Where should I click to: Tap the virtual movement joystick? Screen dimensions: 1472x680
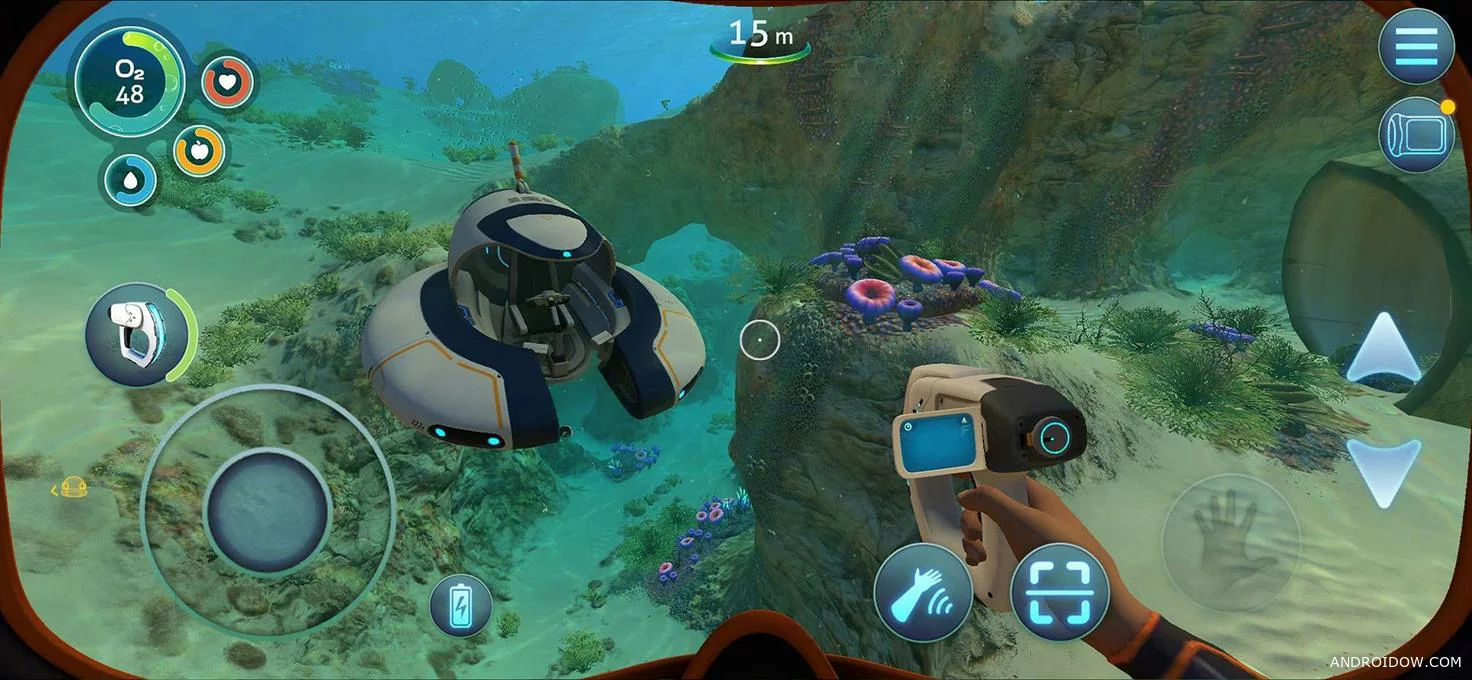(267, 511)
